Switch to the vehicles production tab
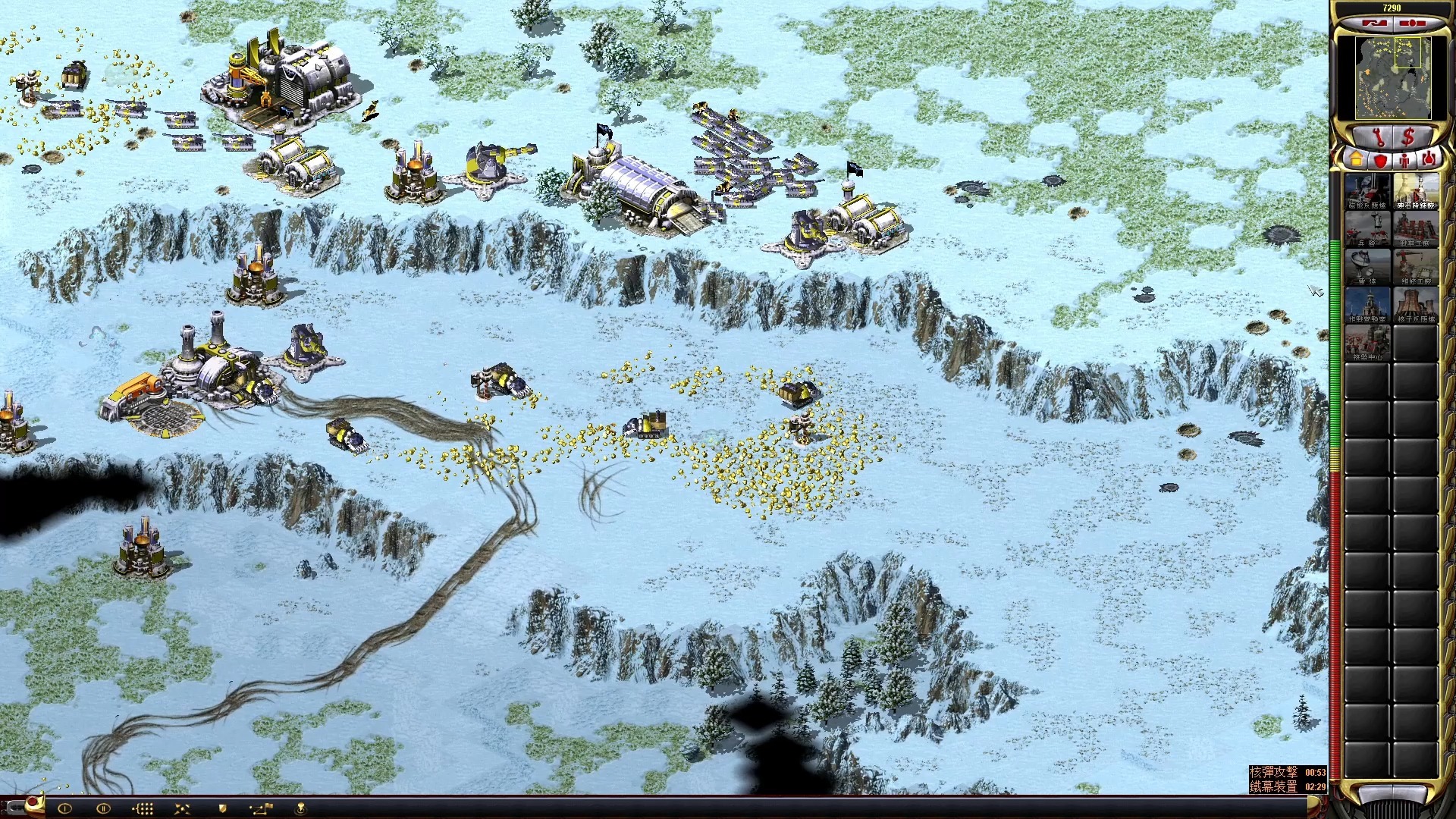The height and width of the screenshot is (819, 1456). tap(1429, 160)
